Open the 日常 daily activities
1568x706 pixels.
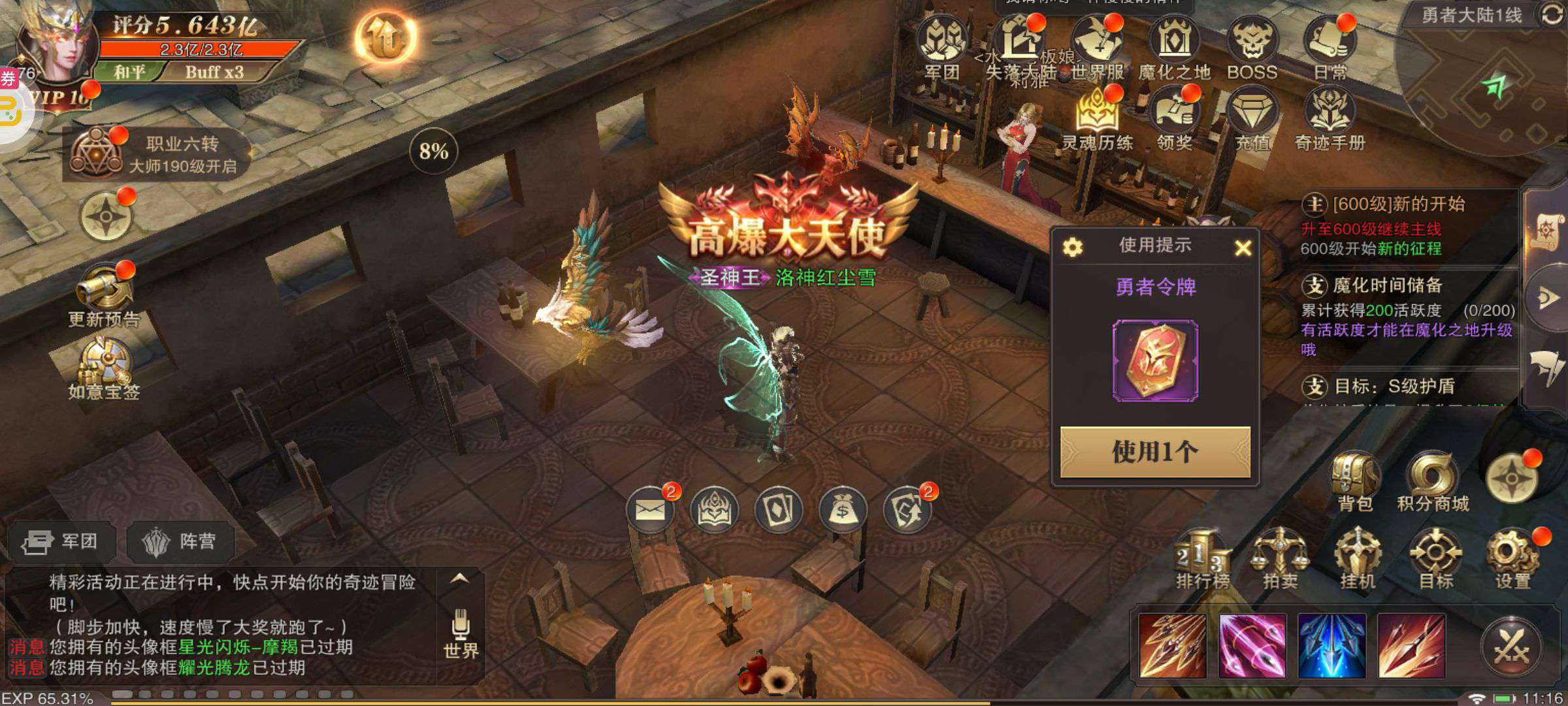(x=1330, y=49)
